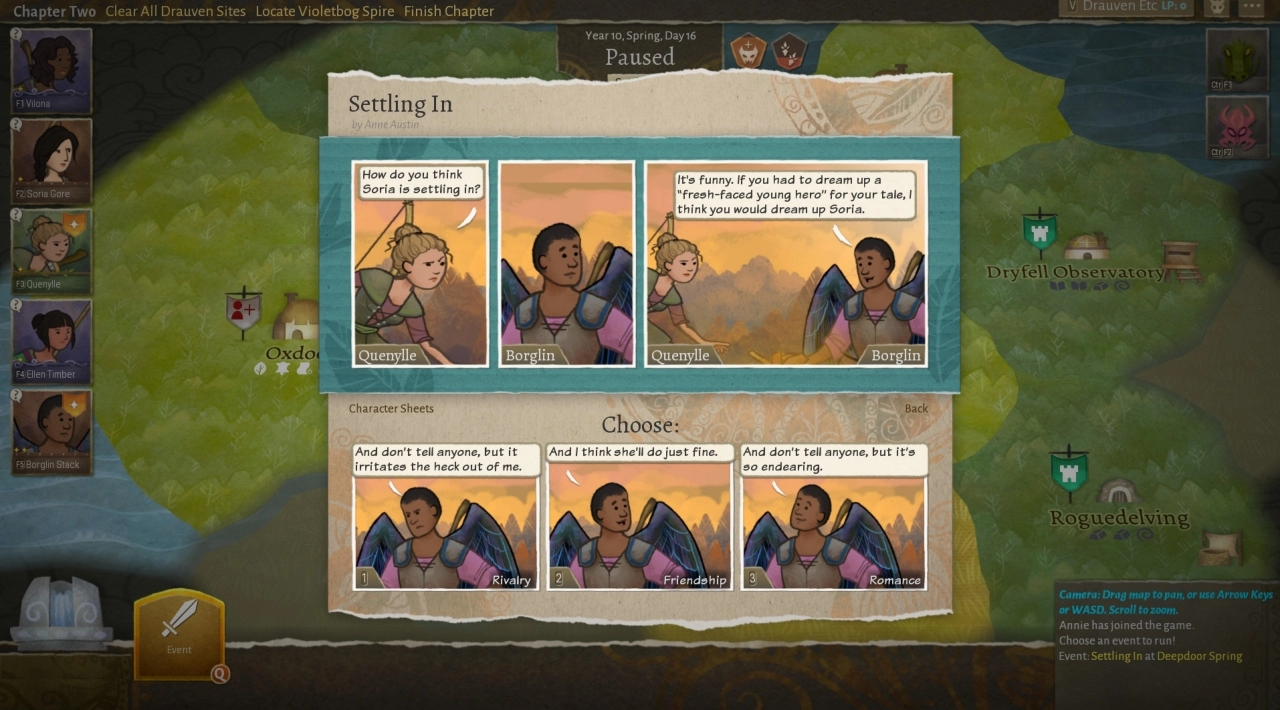Select Soria Gore's portrait
1280x710 pixels.
tap(52, 160)
